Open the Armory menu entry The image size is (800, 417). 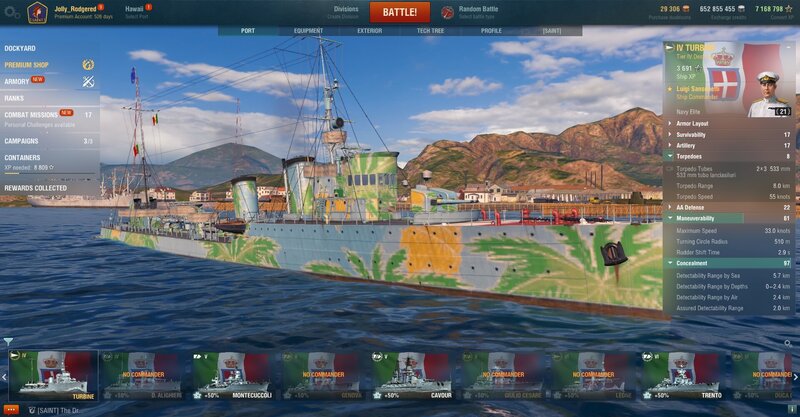[x=17, y=81]
